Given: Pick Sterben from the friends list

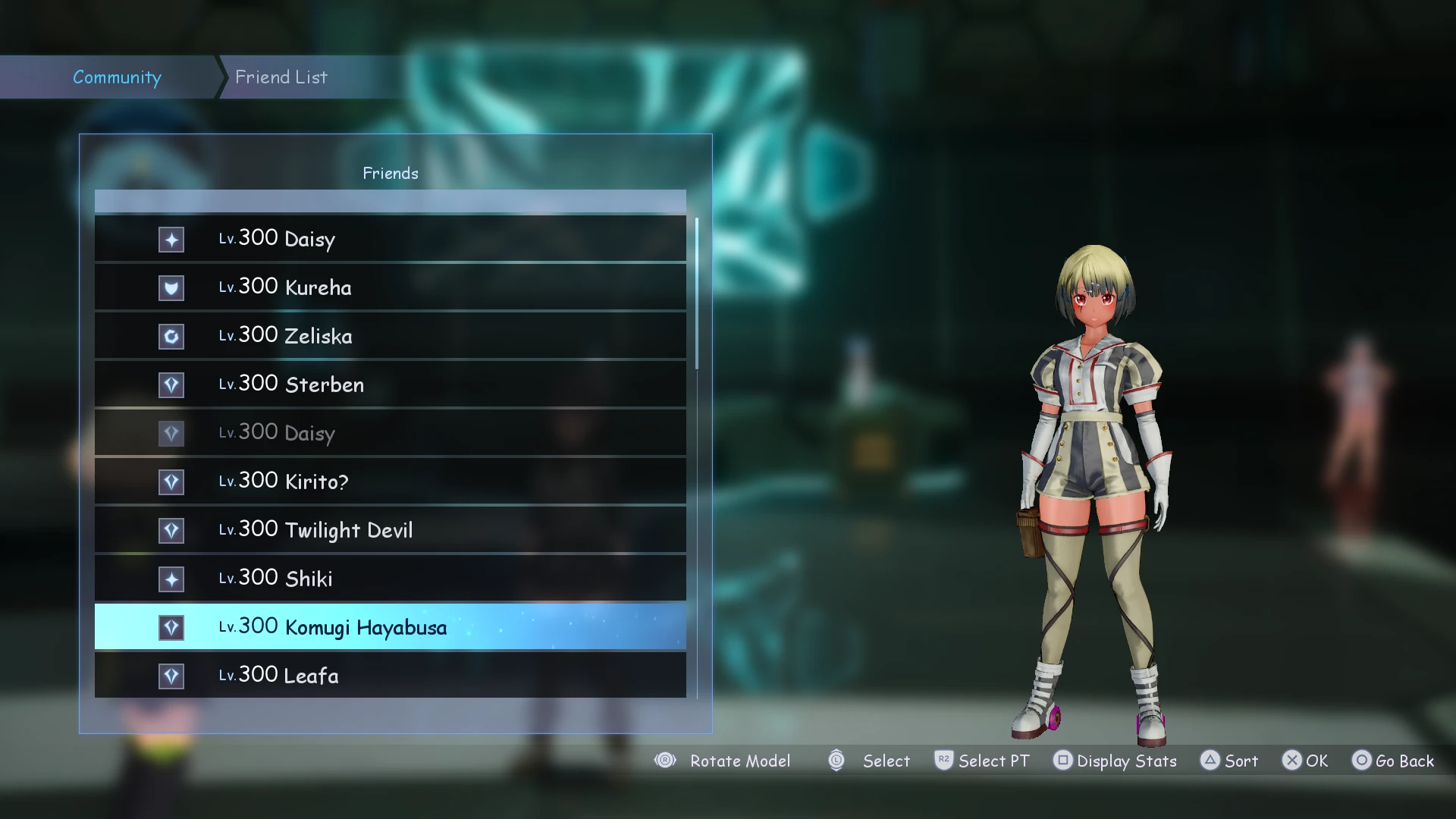Looking at the screenshot, I should point(390,384).
